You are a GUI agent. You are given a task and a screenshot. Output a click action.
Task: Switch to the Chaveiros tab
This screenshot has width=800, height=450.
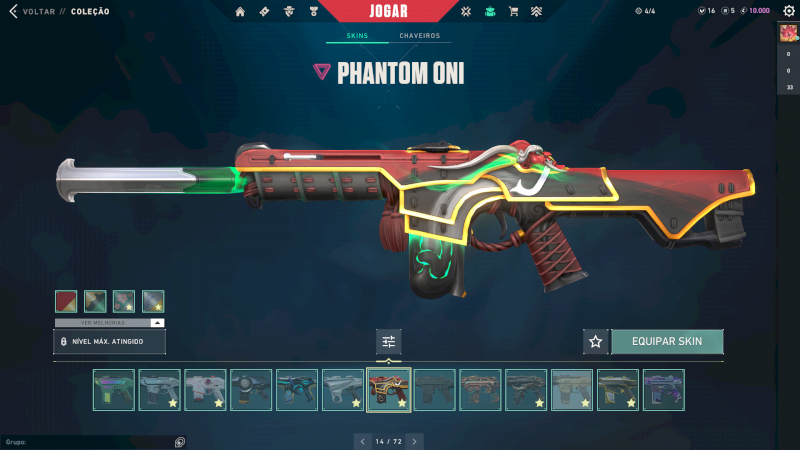click(419, 36)
